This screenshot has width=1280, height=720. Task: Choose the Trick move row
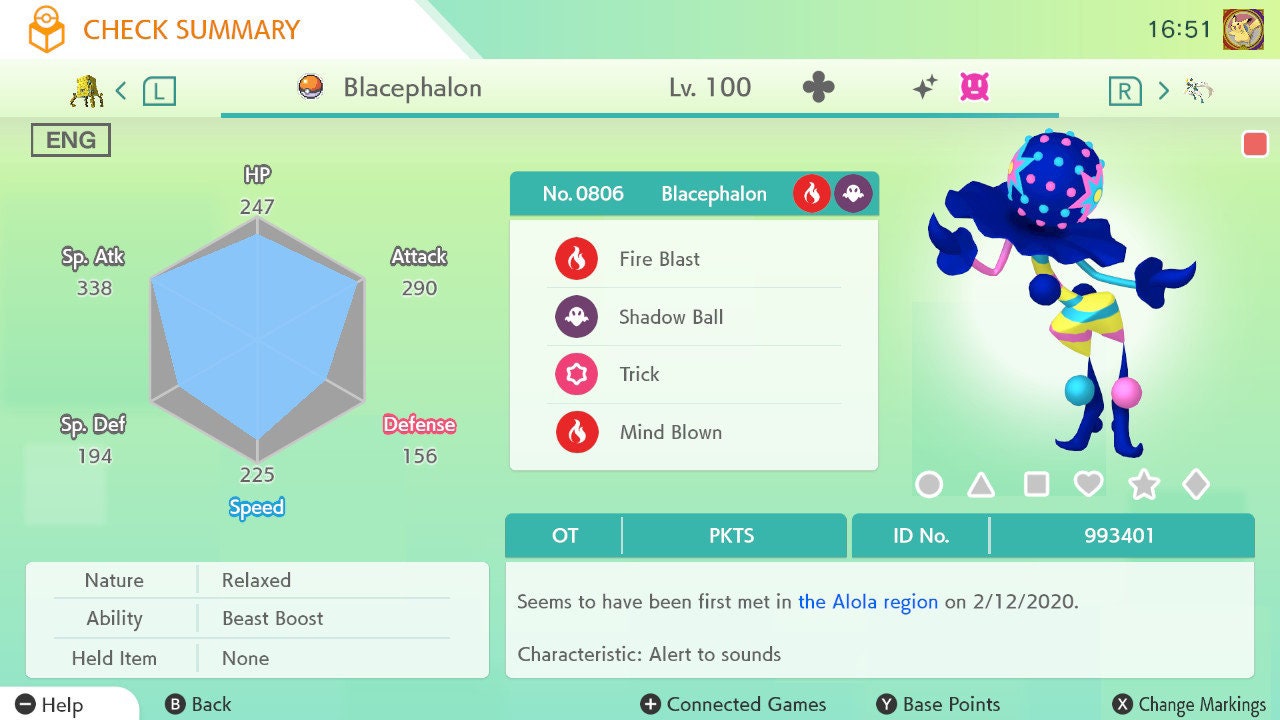click(692, 374)
